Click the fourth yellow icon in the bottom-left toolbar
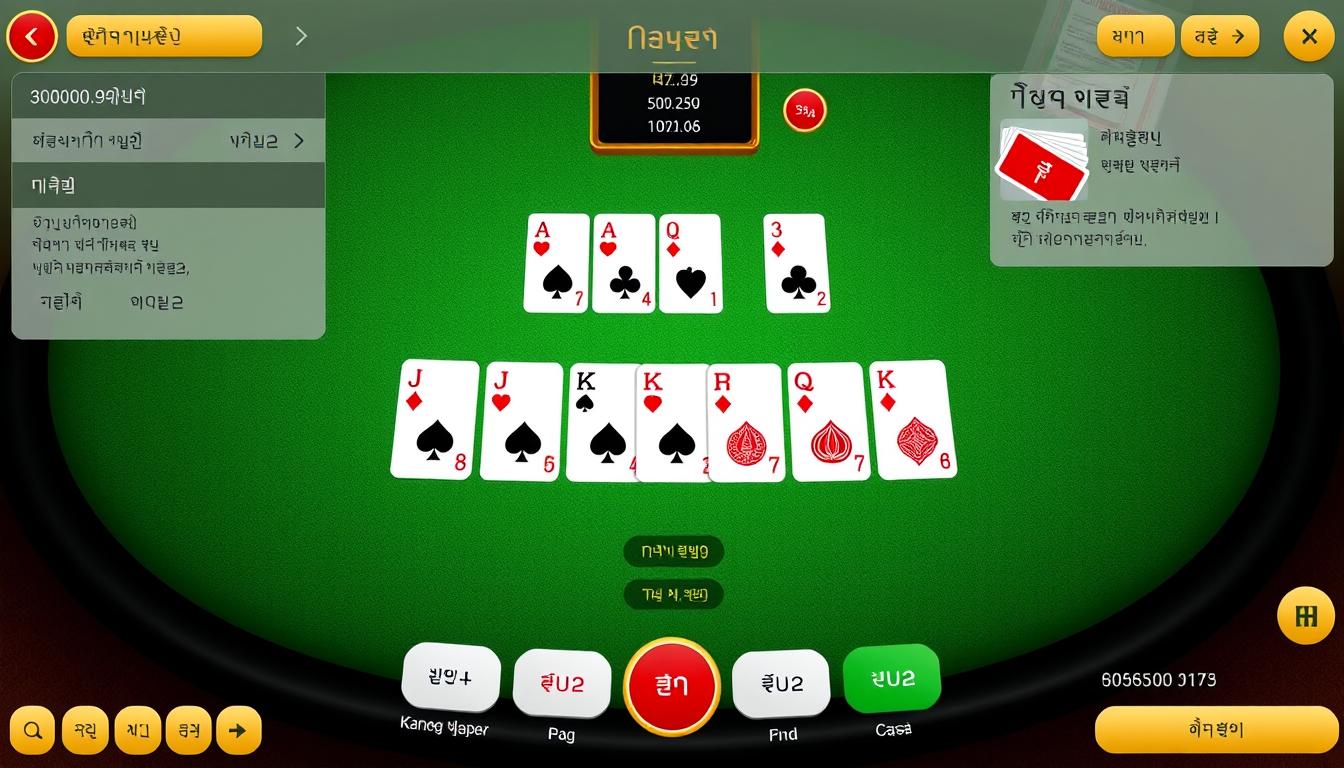The image size is (1344, 768). click(188, 730)
